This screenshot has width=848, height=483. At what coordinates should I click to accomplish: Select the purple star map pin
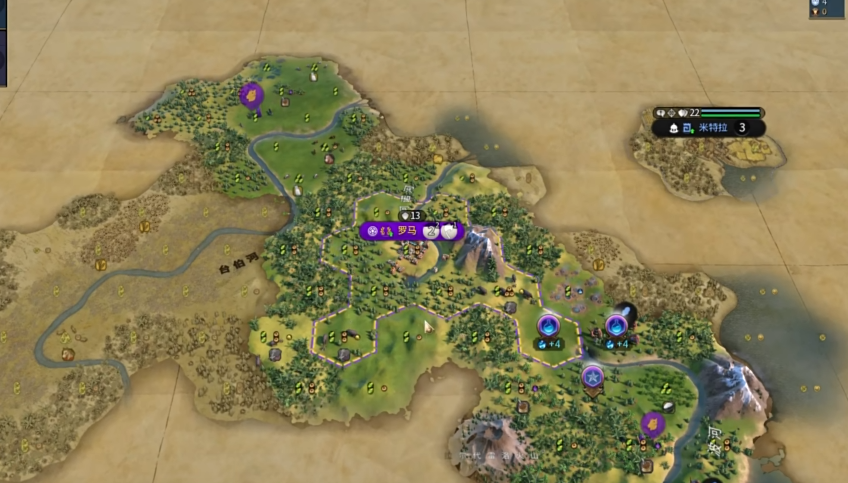pos(593,377)
